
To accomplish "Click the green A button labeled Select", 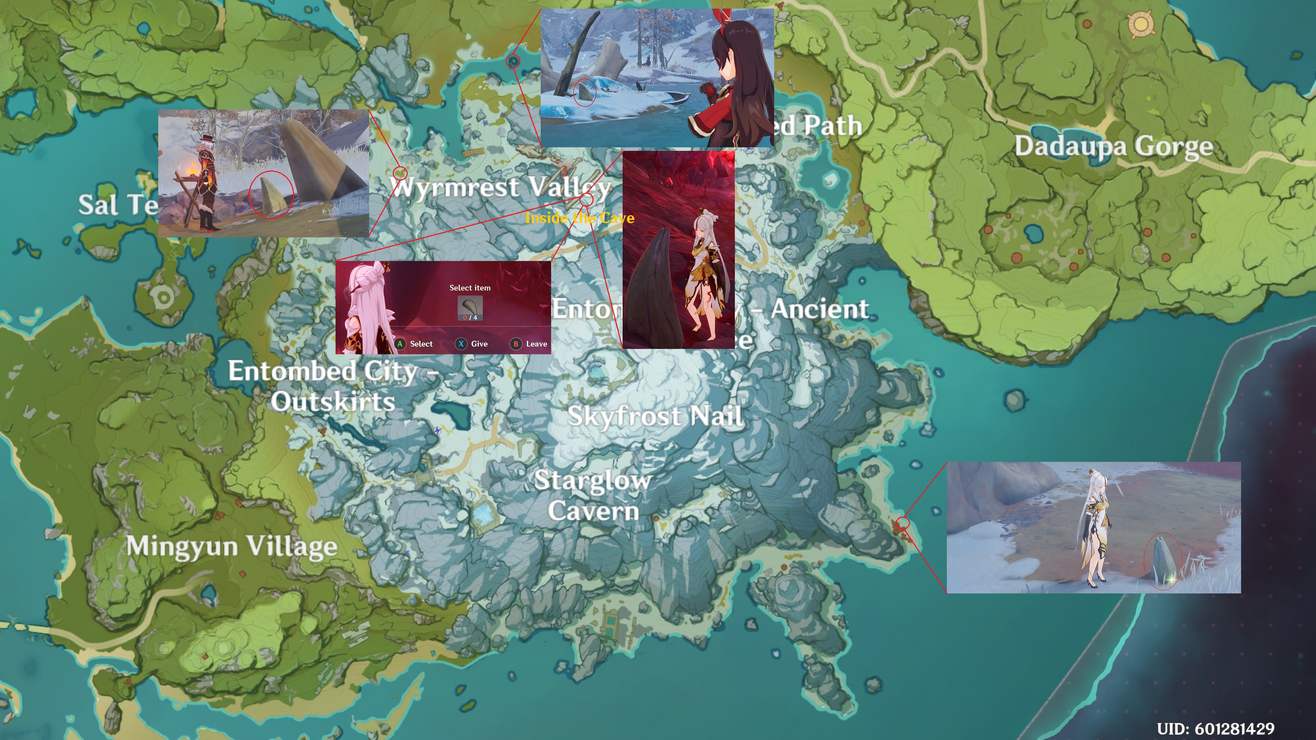I will click(401, 343).
